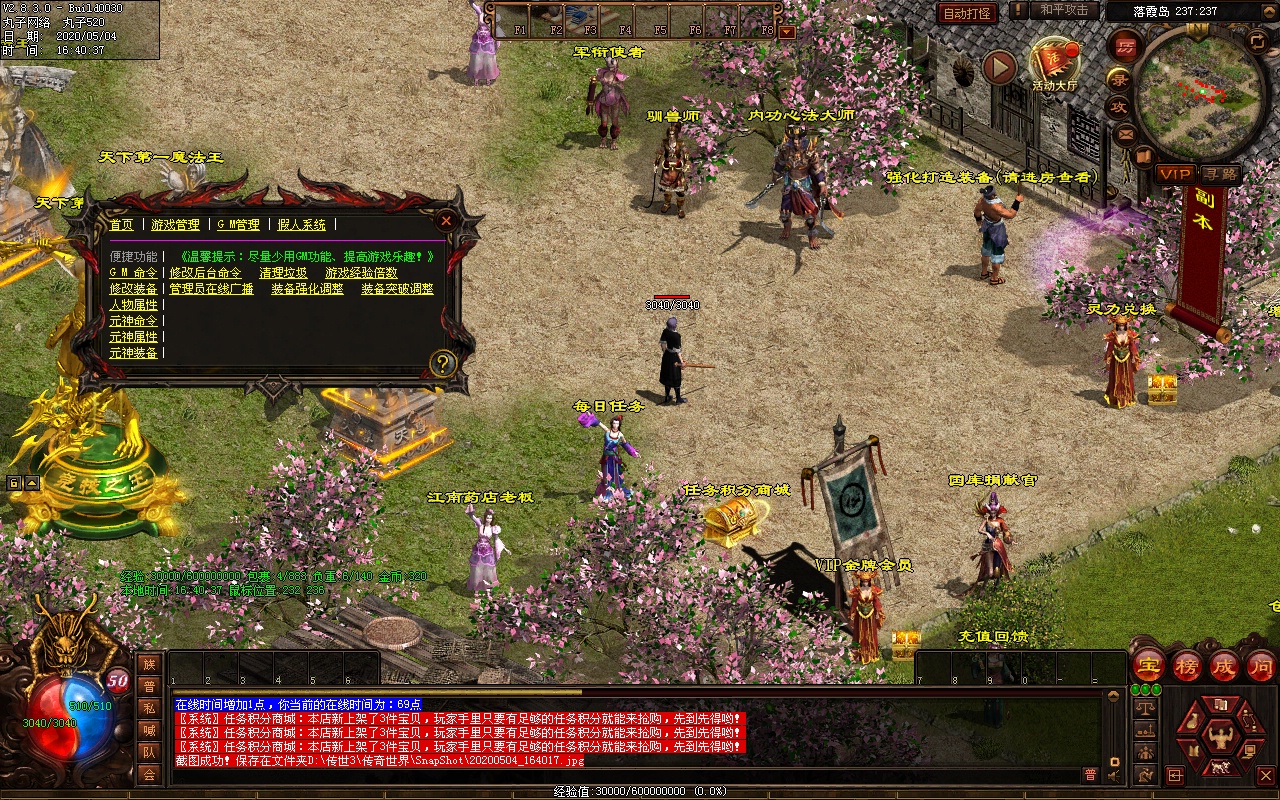
Task: Switch to the 假人系统 tab
Action: tap(302, 225)
